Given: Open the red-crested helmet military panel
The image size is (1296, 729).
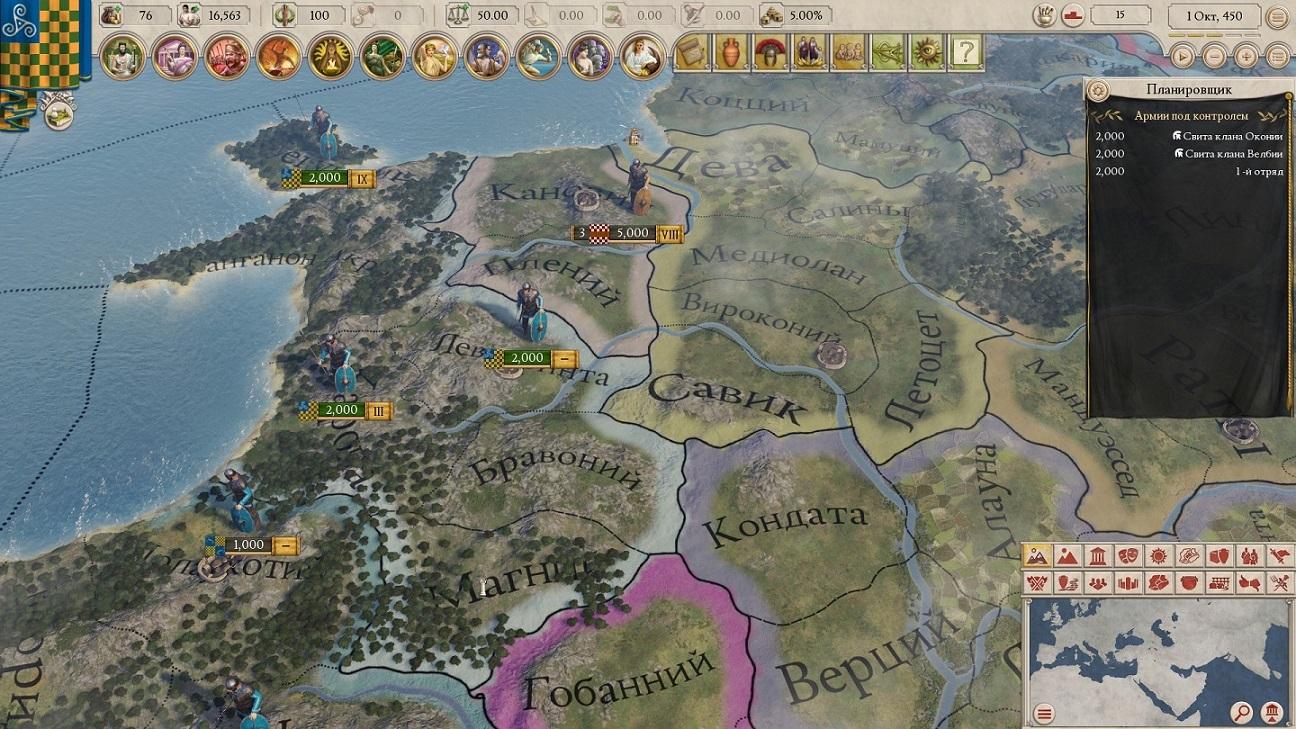Looking at the screenshot, I should tap(768, 52).
